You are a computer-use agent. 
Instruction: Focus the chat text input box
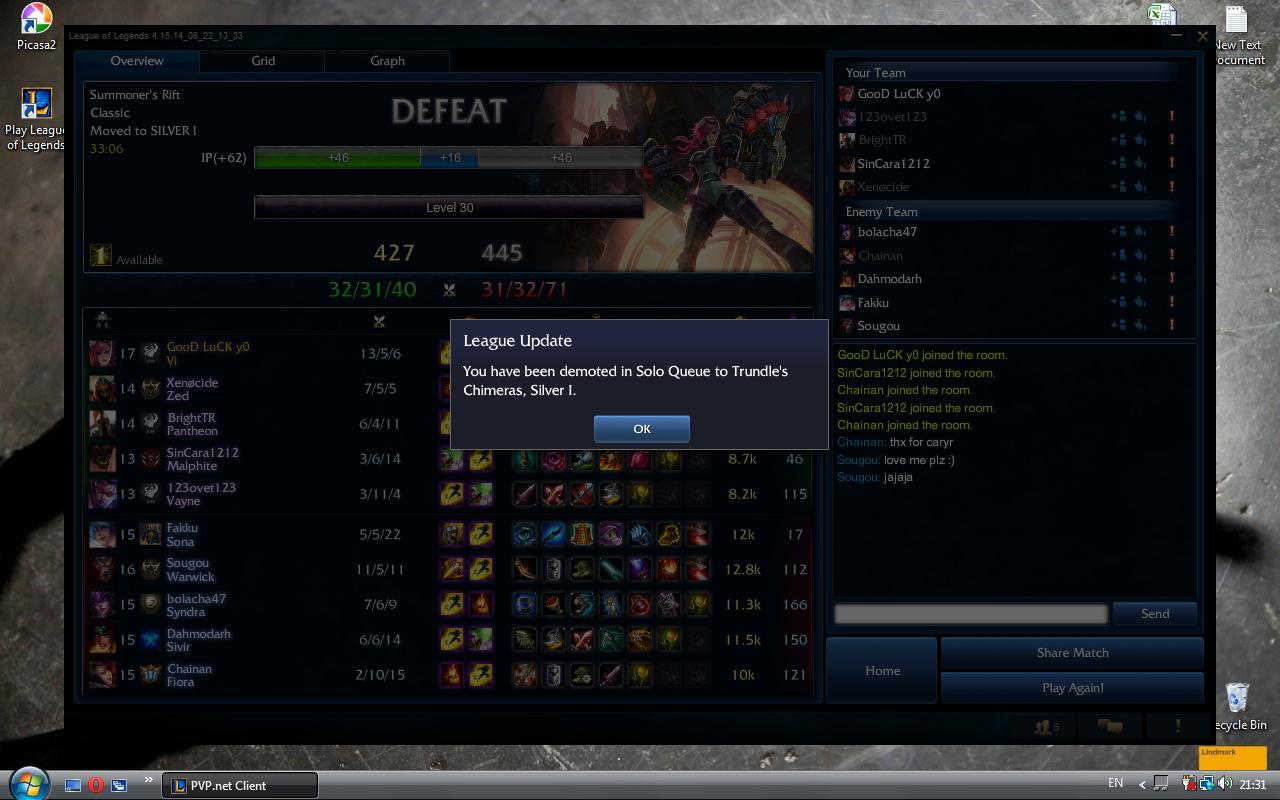(x=971, y=614)
